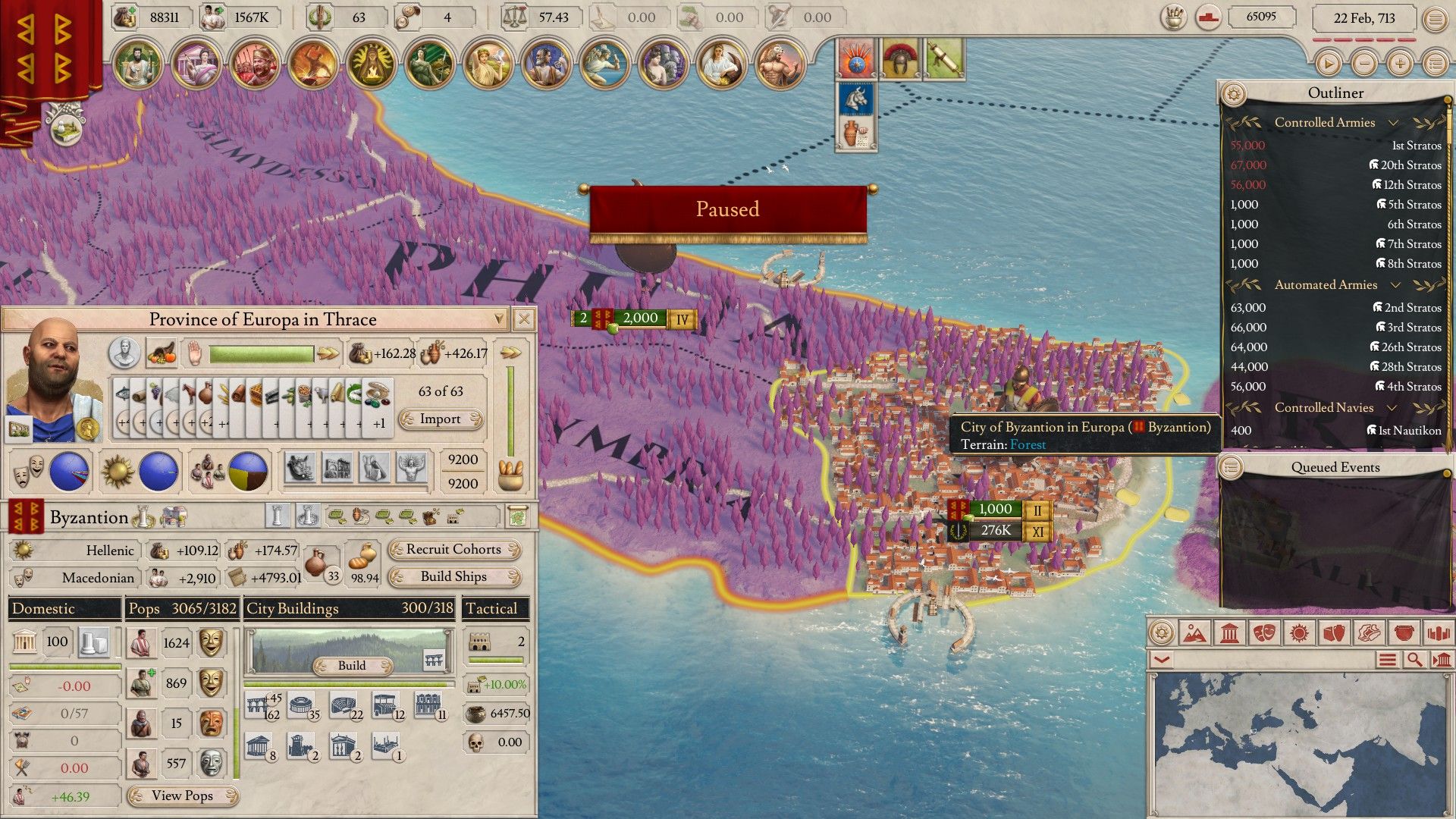Open the Import trade route button
This screenshot has height=819, width=1456.
point(441,419)
